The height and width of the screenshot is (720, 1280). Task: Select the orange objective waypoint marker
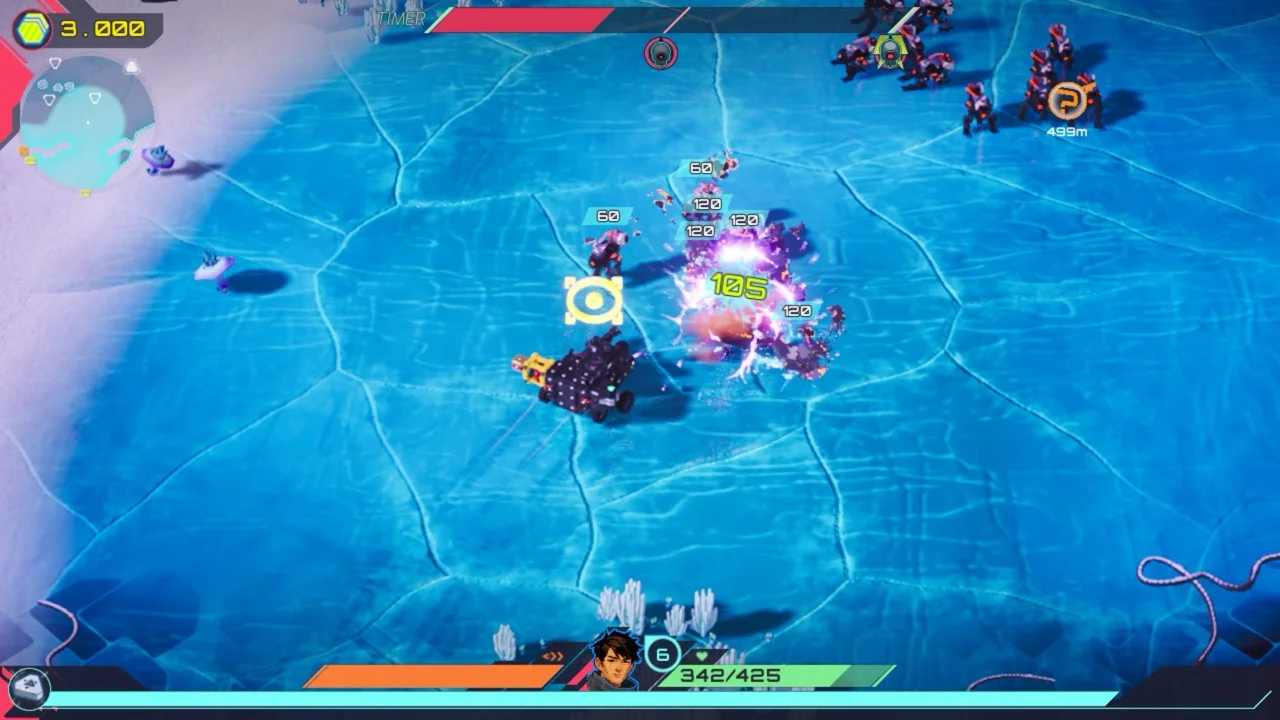1066,100
